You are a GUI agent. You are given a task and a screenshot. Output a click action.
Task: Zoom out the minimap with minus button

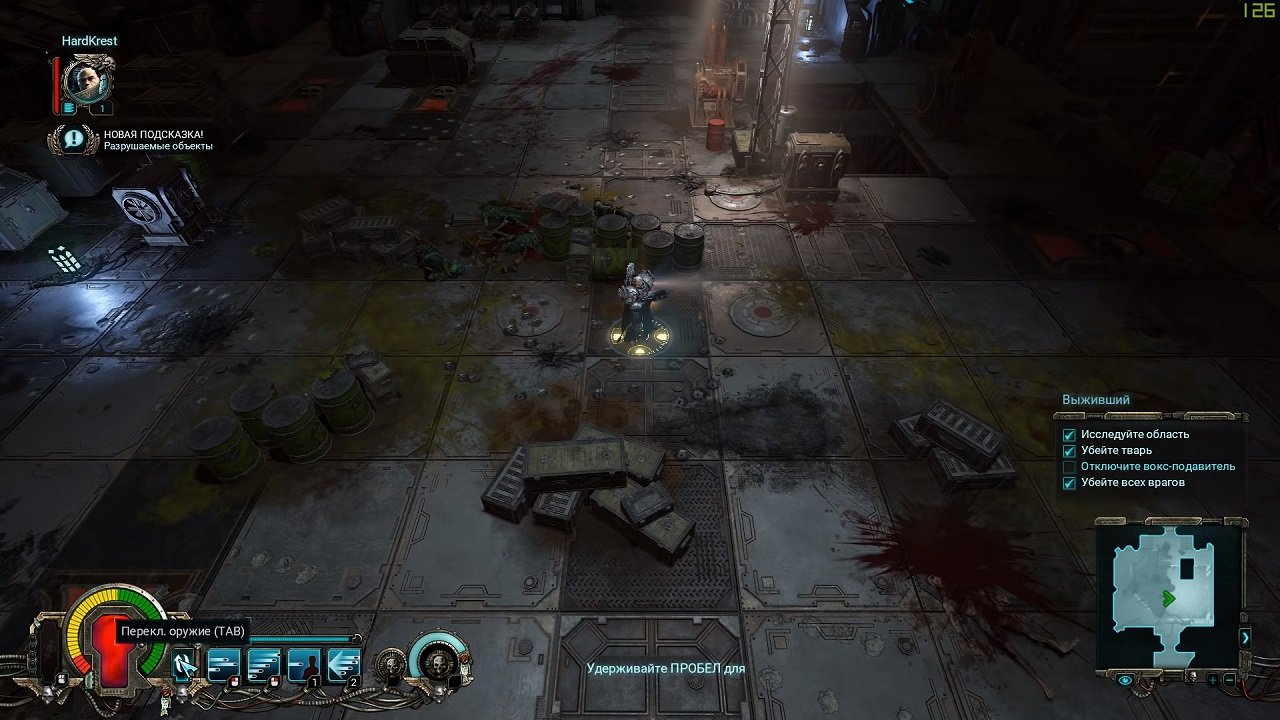(x=1229, y=680)
